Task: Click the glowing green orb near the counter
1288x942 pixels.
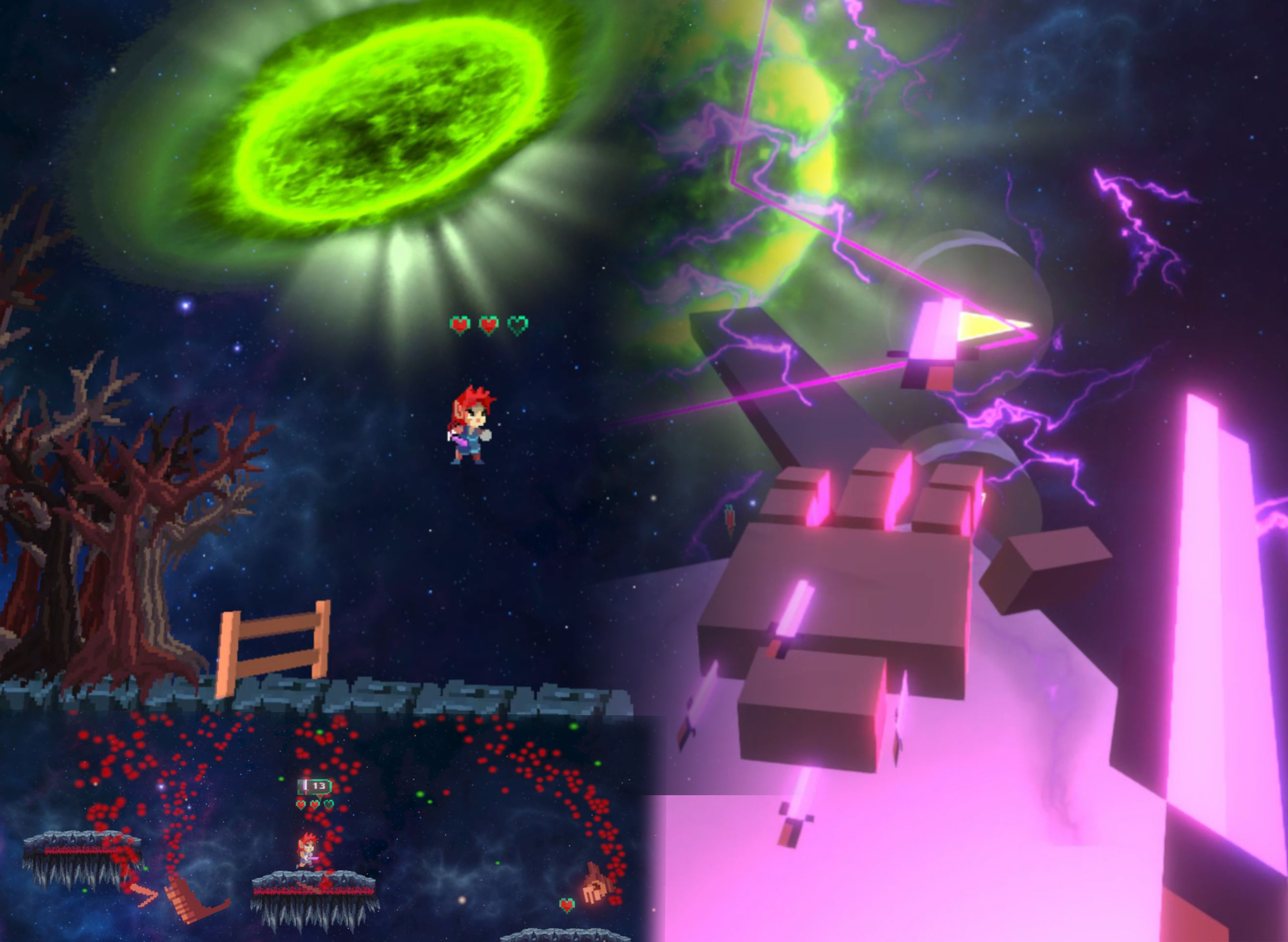Action: 282,779
